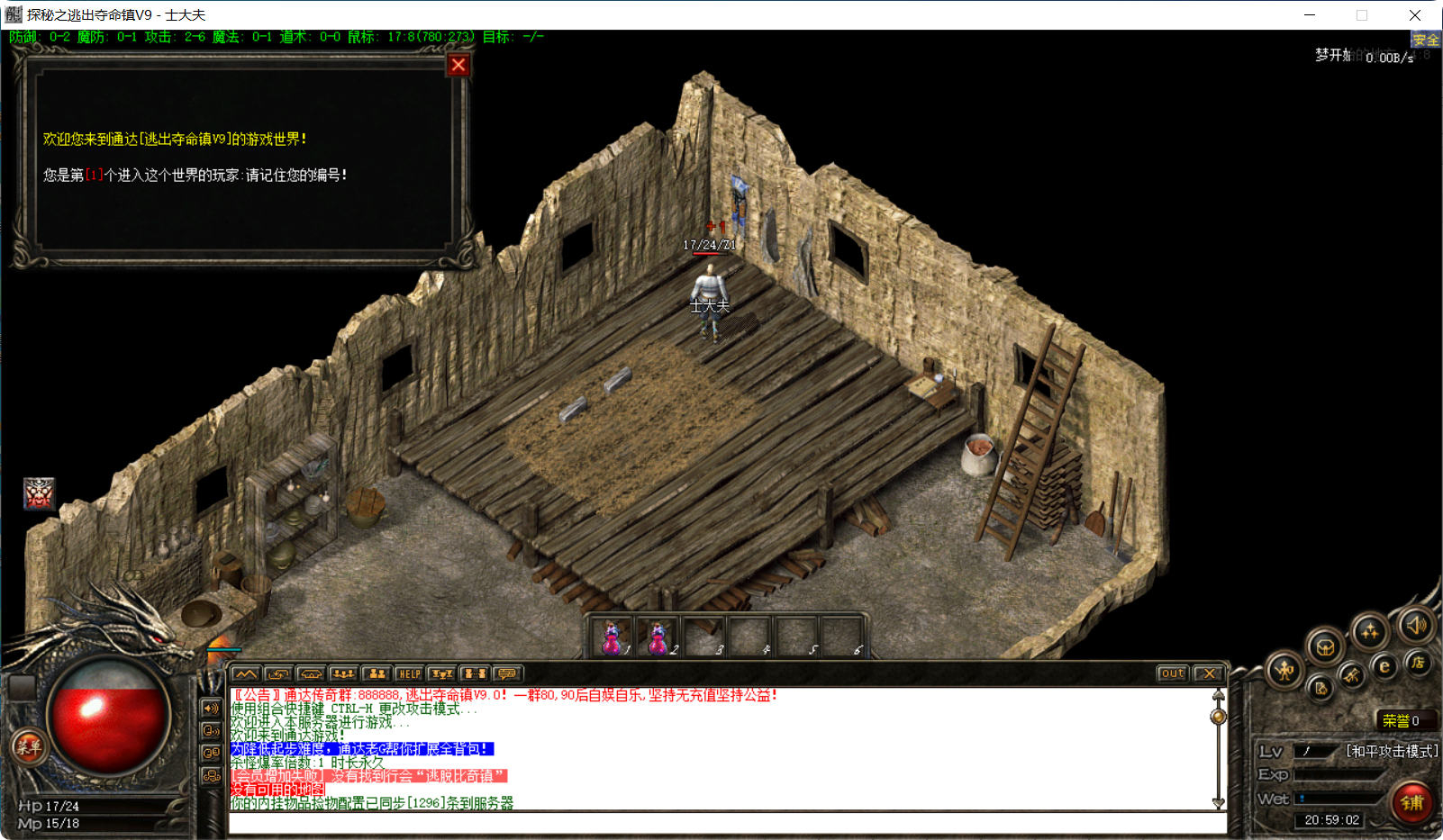
Task: Select the sparkles skill icon on the right
Action: [x=1370, y=631]
